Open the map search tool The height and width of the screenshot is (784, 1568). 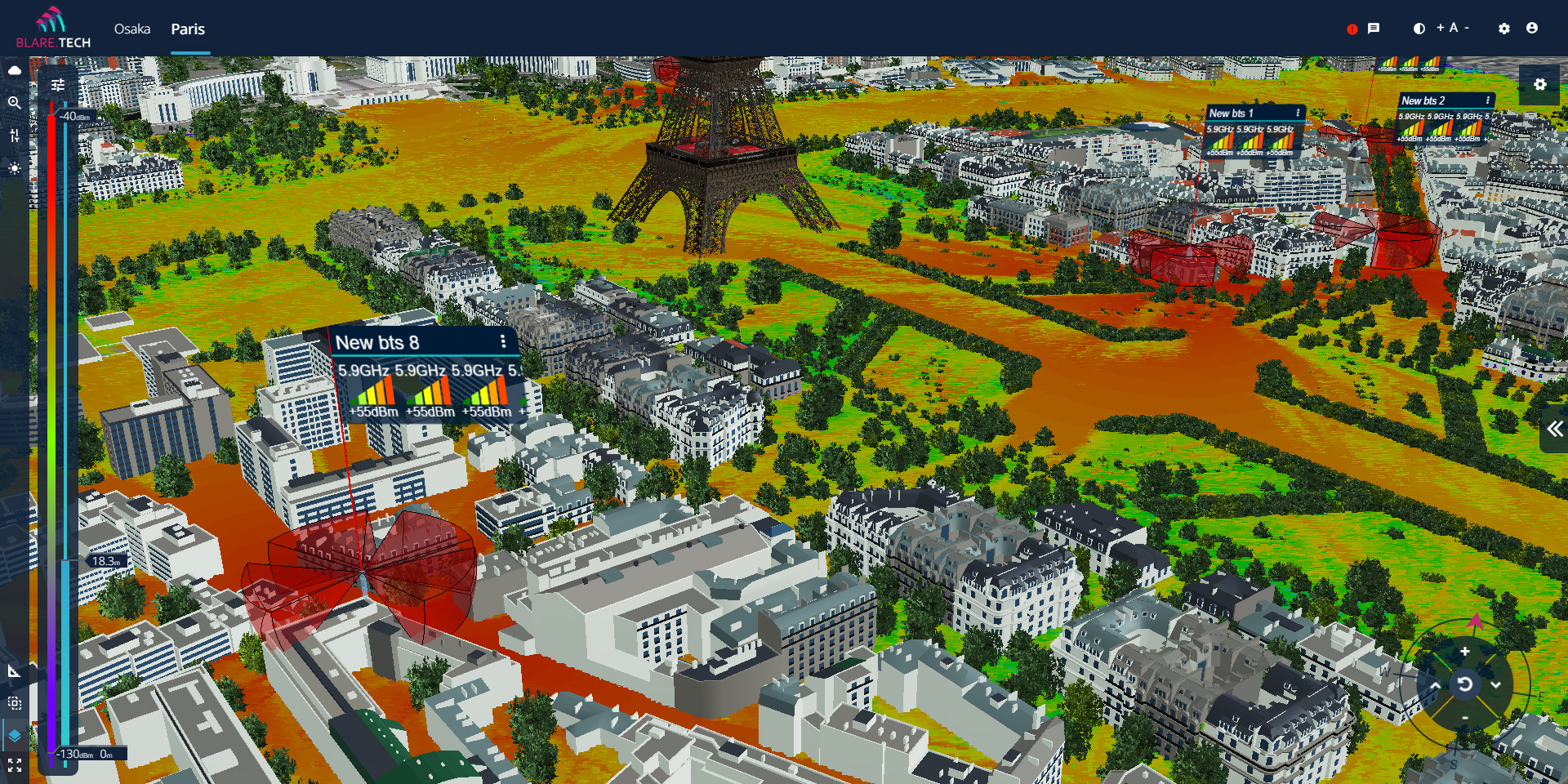pos(15,104)
